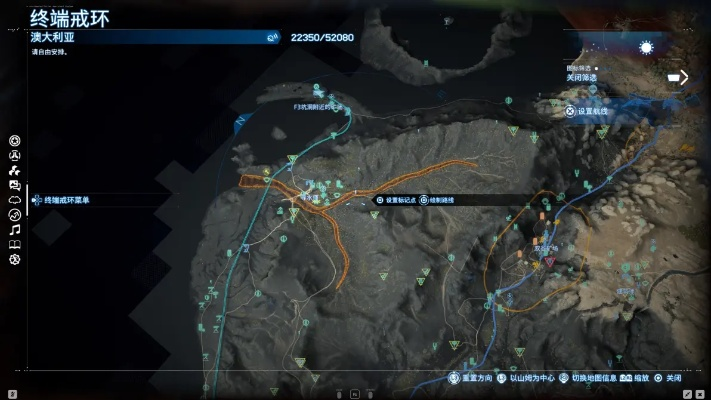711x400 pixels.
Task: Click the sun weather icon
Action: coord(646,48)
